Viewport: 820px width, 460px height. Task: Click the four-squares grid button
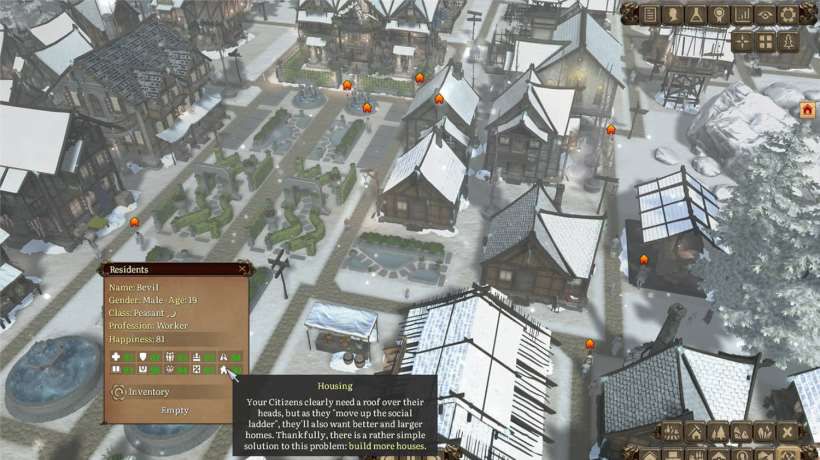[765, 41]
